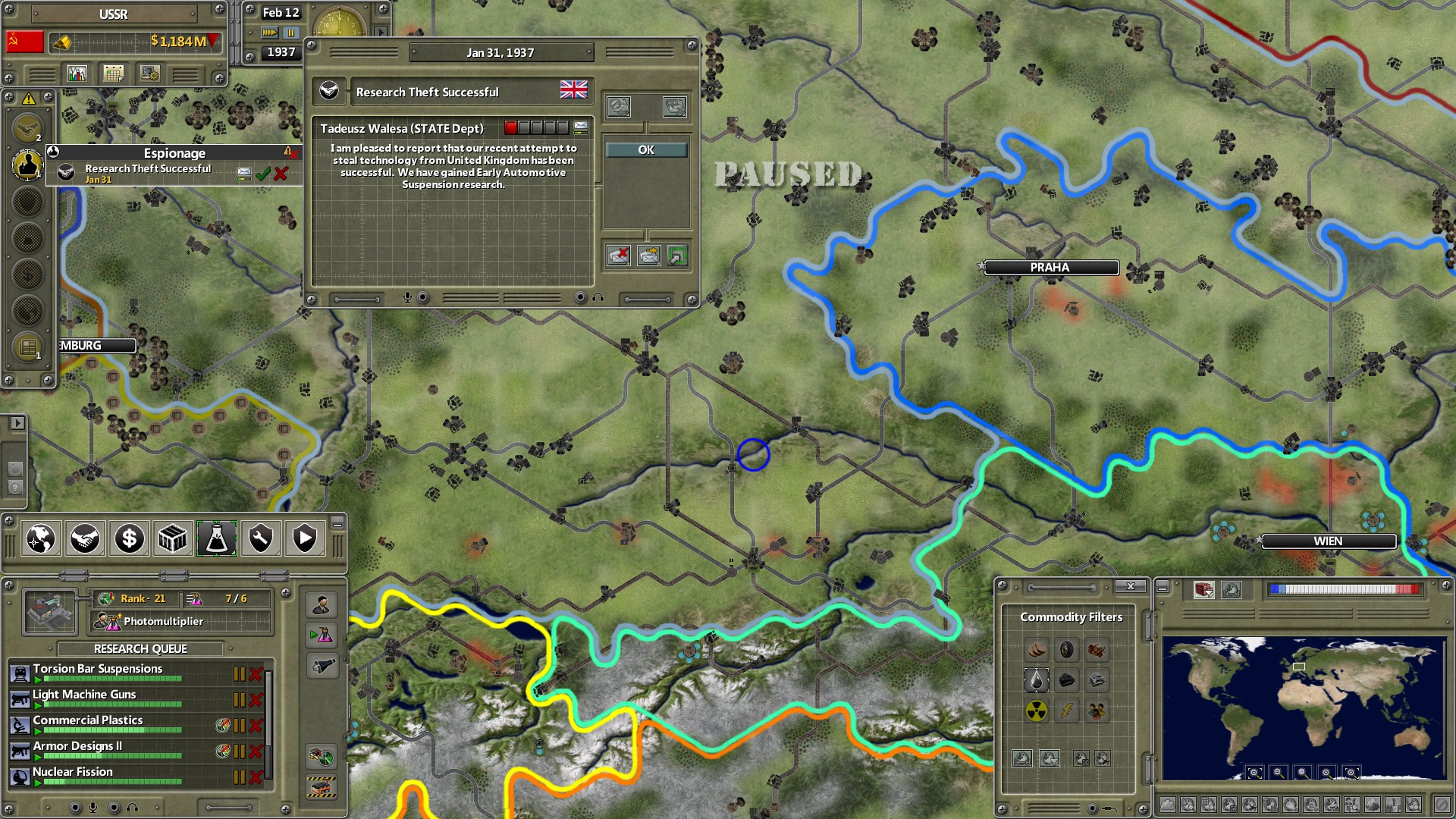Screen dimensions: 1456x819
Task: Open the diplomacy panel via handshake icon
Action: coord(85,538)
